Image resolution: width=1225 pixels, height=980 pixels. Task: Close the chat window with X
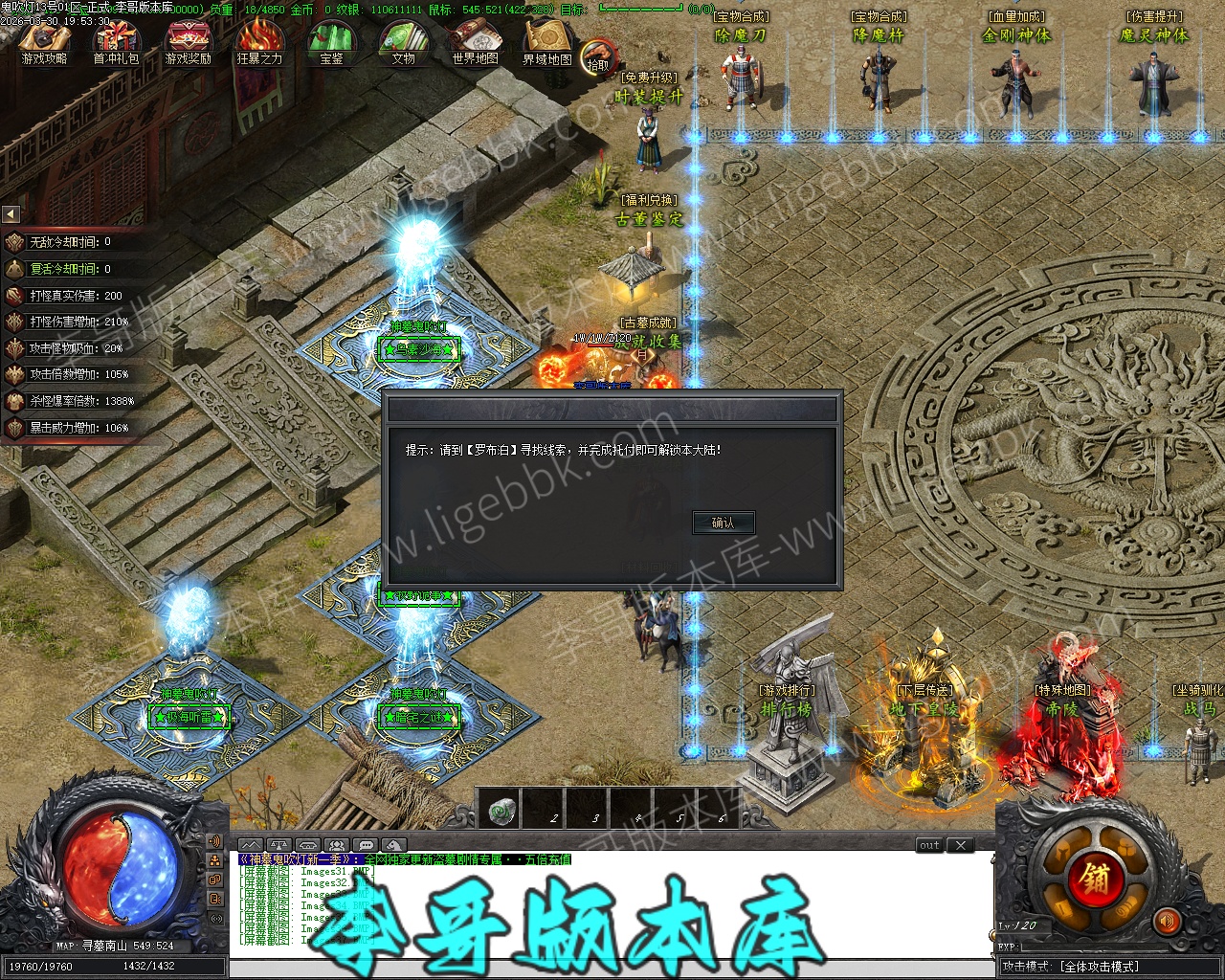[961, 845]
